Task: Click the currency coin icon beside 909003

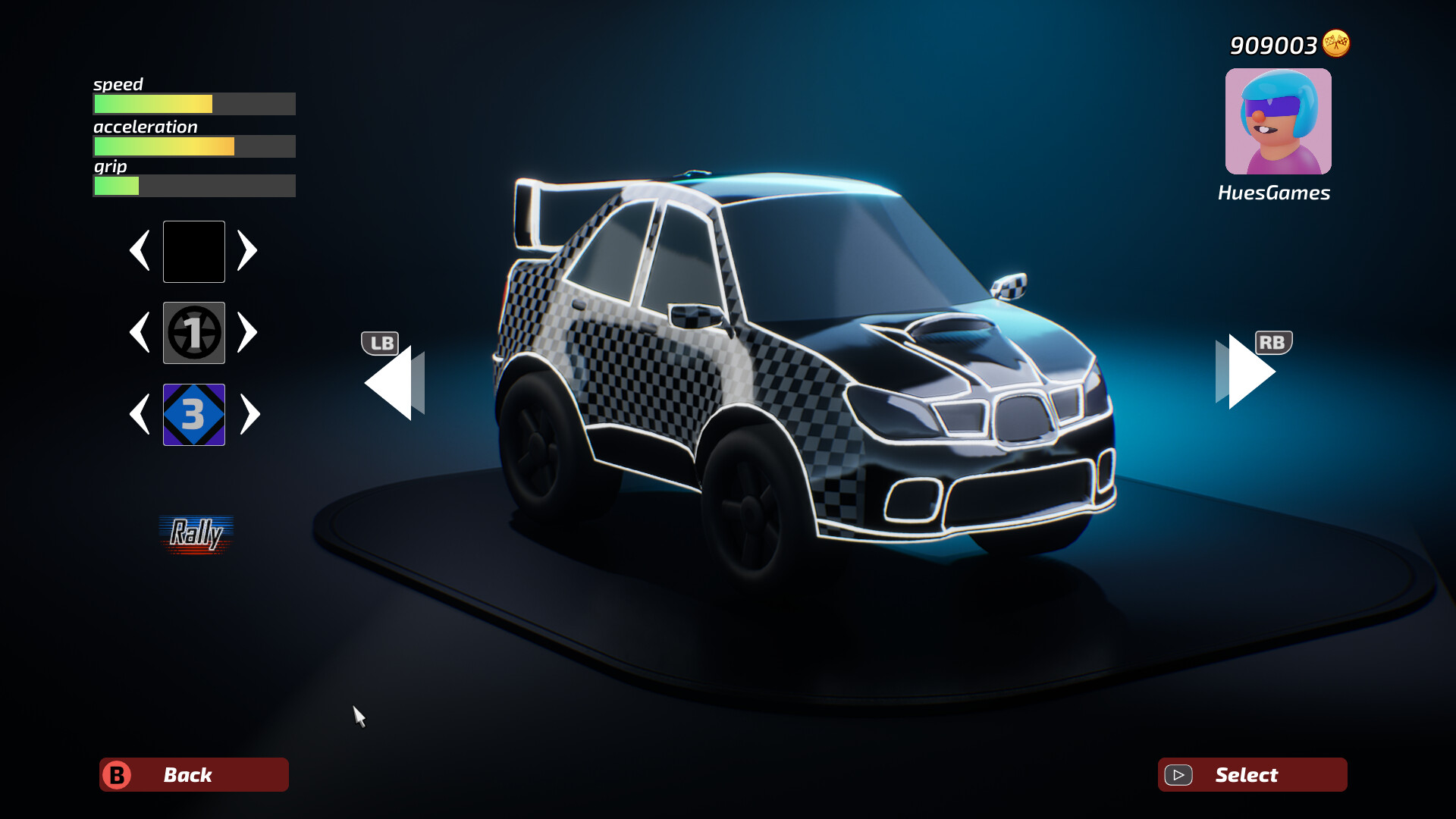Action: pos(1336,45)
